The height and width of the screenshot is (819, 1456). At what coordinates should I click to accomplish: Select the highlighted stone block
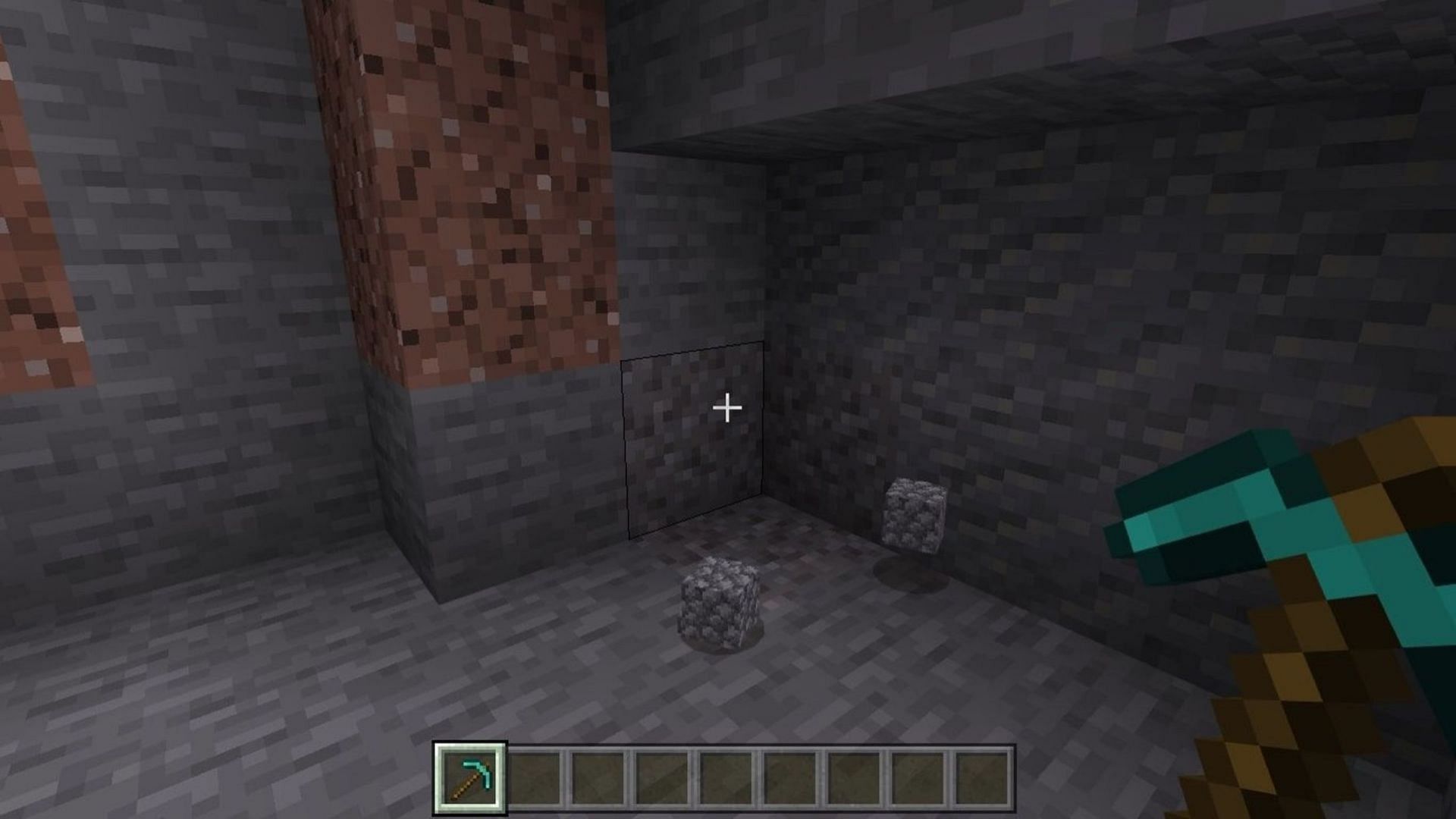click(x=694, y=440)
